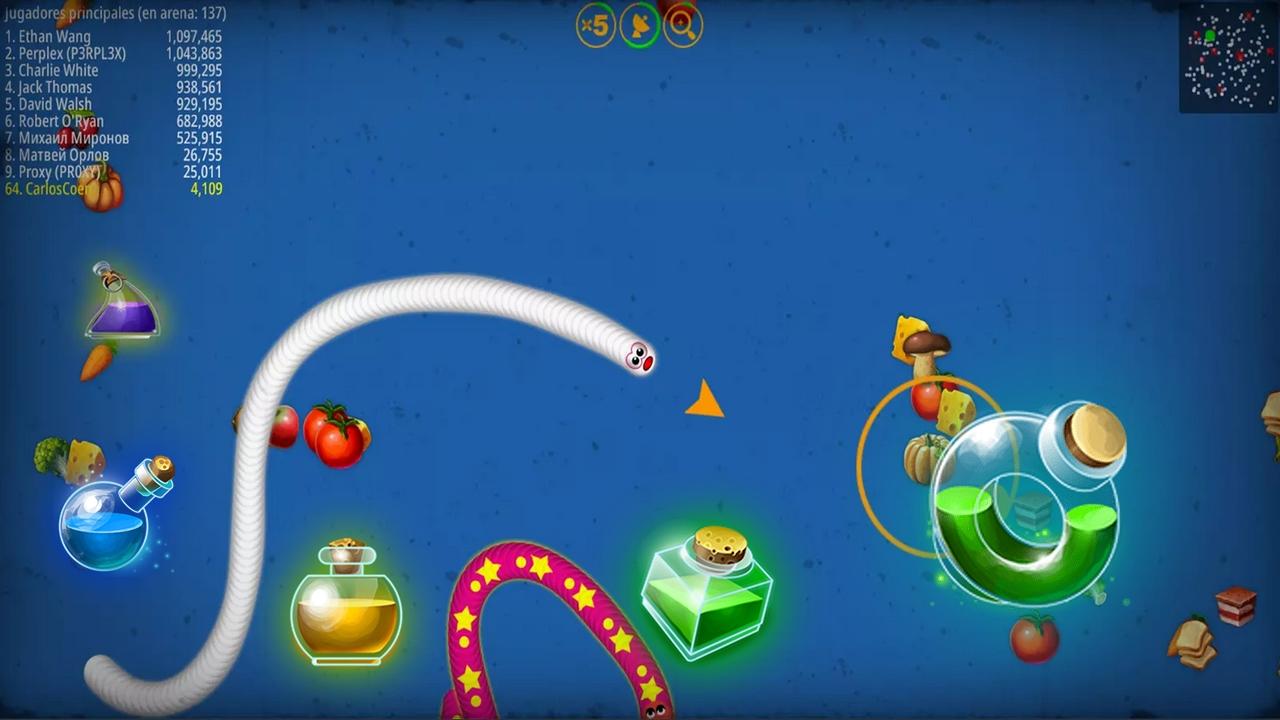Screen dimensions: 1280x720
Task: Click the orange directional arrow indicator
Action: [x=705, y=400]
